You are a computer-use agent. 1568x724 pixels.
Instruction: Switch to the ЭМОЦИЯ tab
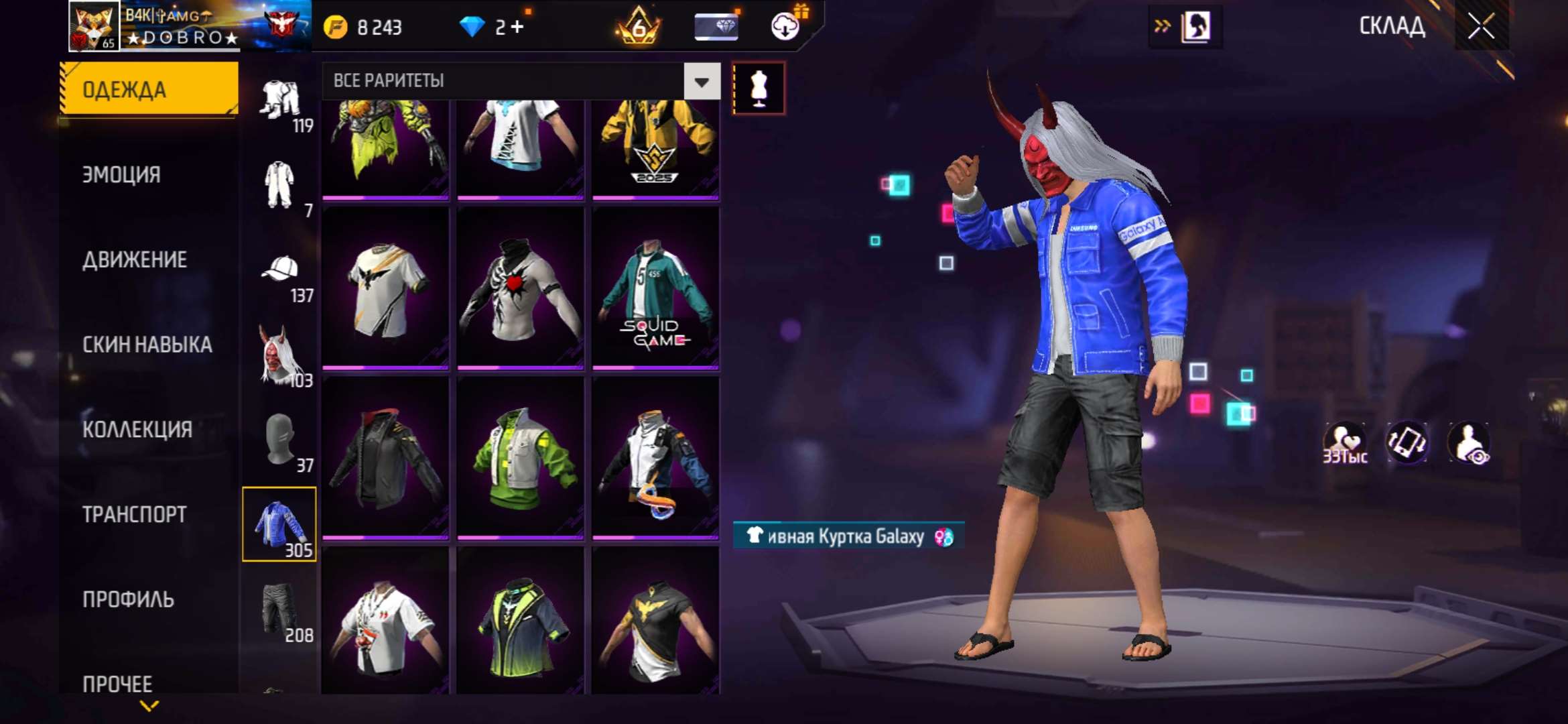pyautogui.click(x=121, y=175)
